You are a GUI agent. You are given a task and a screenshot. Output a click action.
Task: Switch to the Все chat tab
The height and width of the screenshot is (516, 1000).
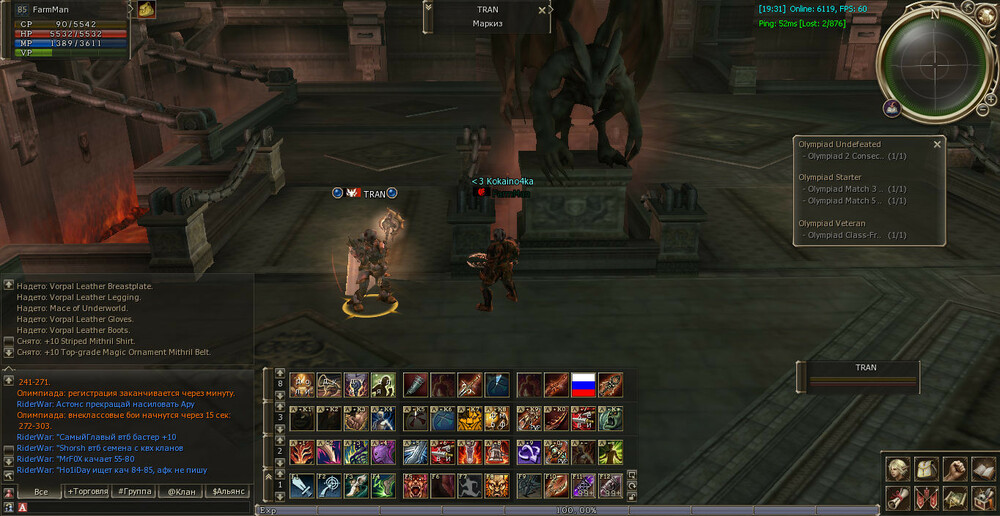[x=41, y=491]
